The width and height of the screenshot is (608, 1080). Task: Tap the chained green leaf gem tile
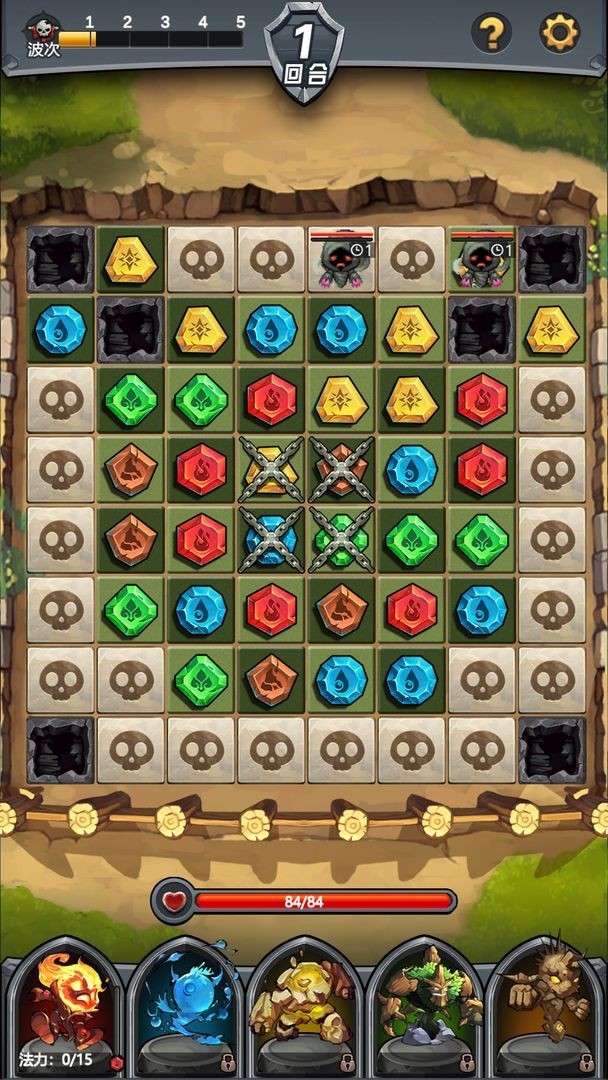[x=341, y=539]
